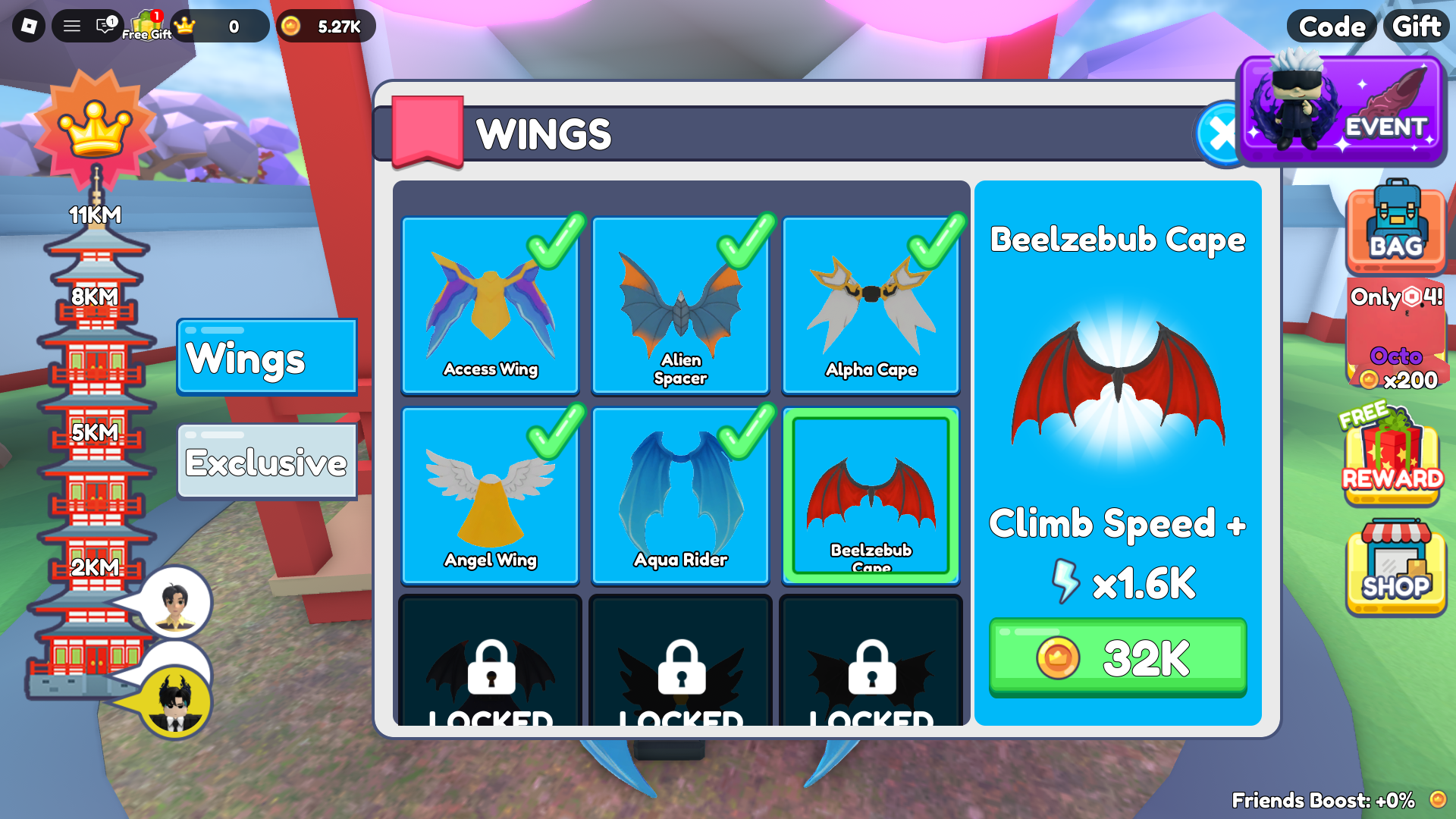Open the Shop
Viewport: 1456px width, 819px height.
coord(1395,567)
